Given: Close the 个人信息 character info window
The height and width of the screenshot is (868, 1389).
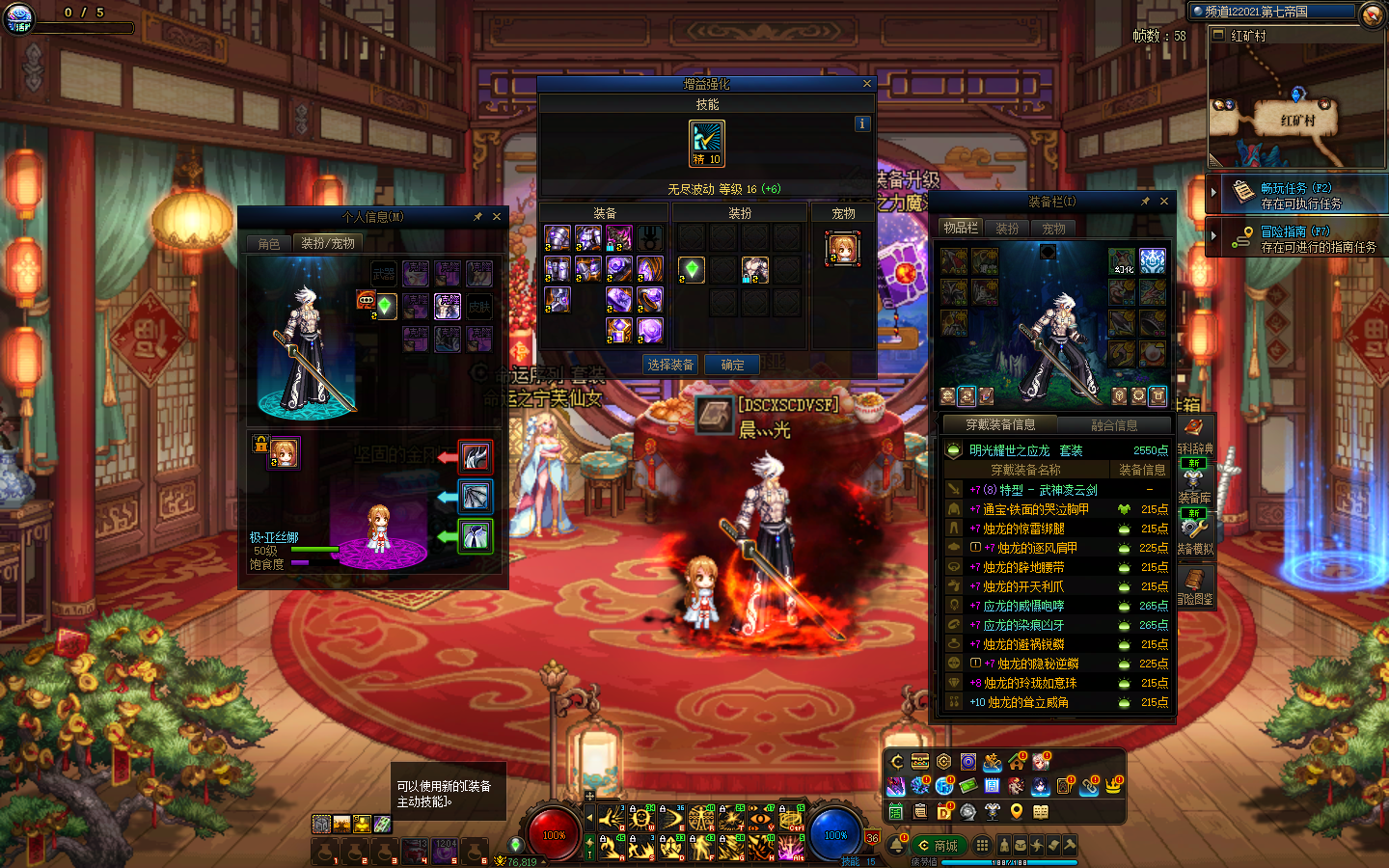Looking at the screenshot, I should (497, 217).
